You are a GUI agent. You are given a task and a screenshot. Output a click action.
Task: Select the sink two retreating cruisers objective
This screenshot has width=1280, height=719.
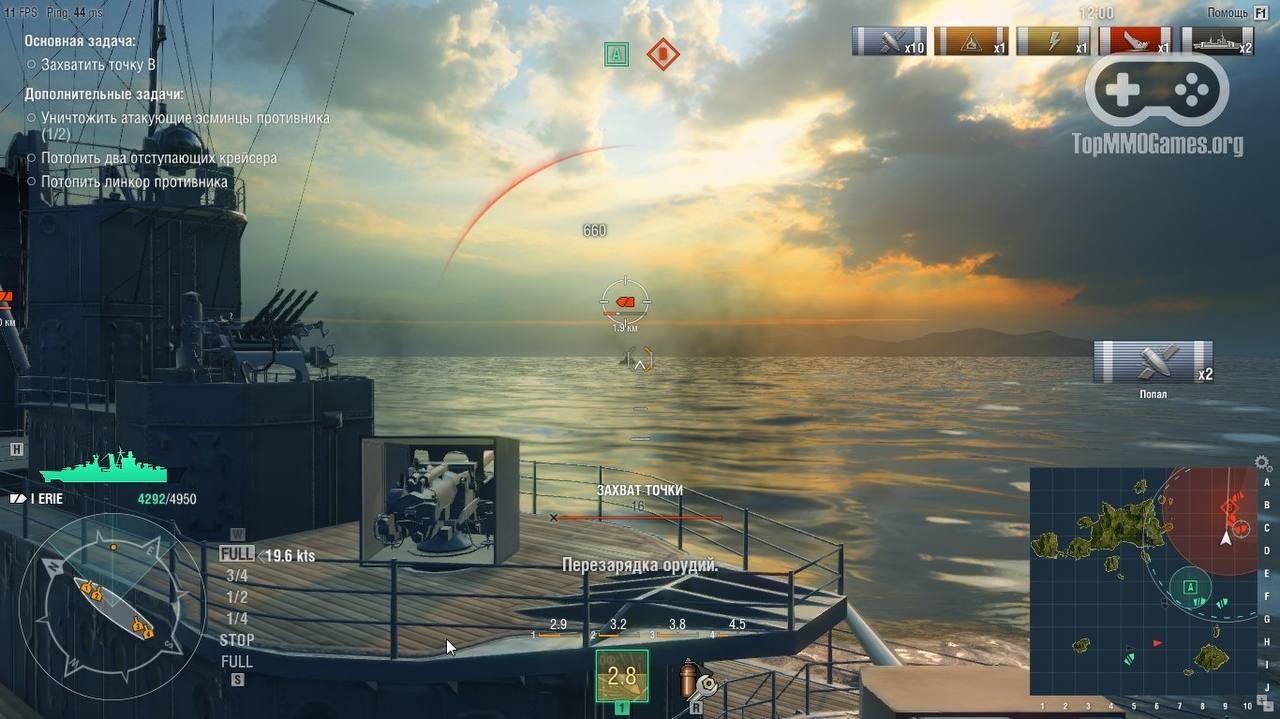[x=159, y=158]
